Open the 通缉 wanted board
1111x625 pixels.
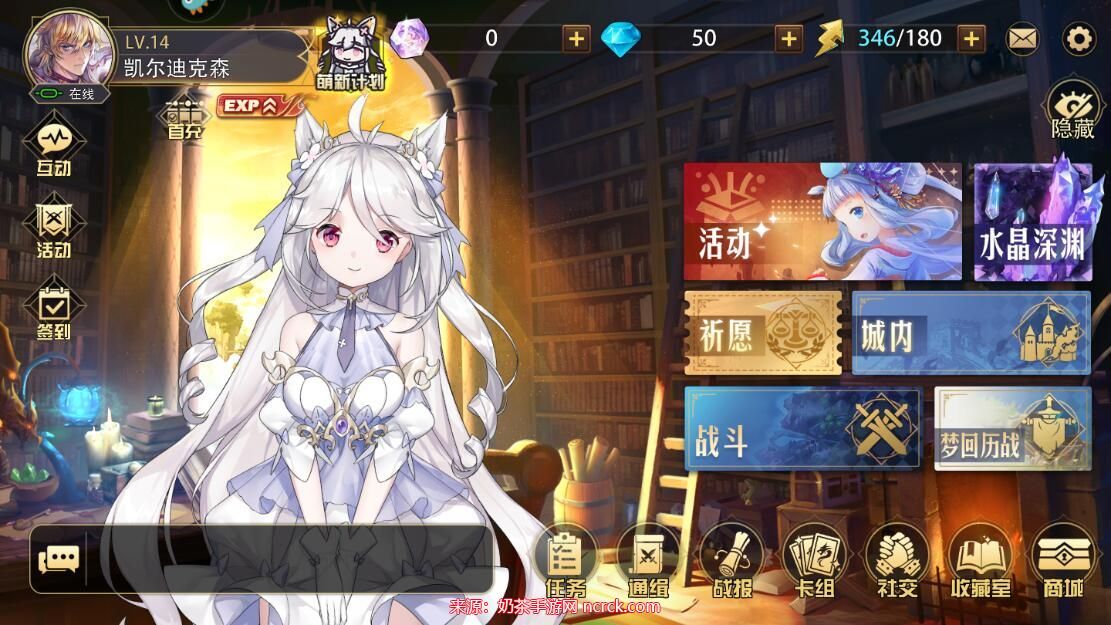[x=648, y=561]
